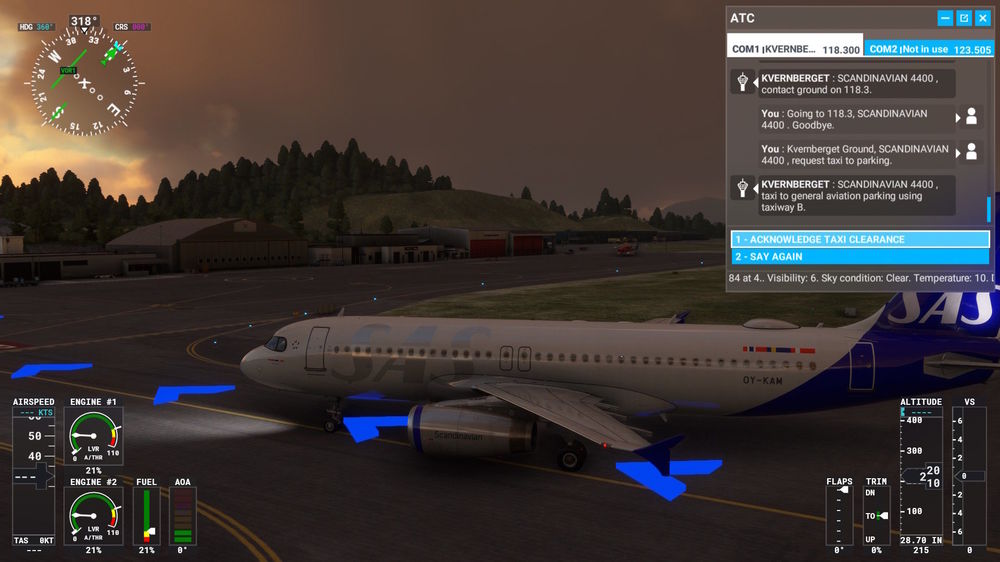Acknowledge the taxi clearance option

click(x=860, y=240)
